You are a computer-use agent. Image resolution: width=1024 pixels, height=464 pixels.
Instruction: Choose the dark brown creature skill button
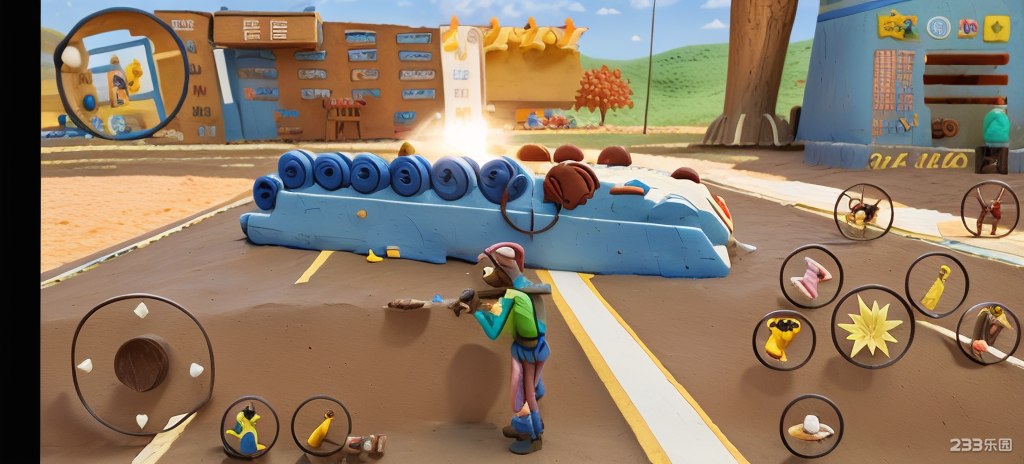click(x=863, y=211)
